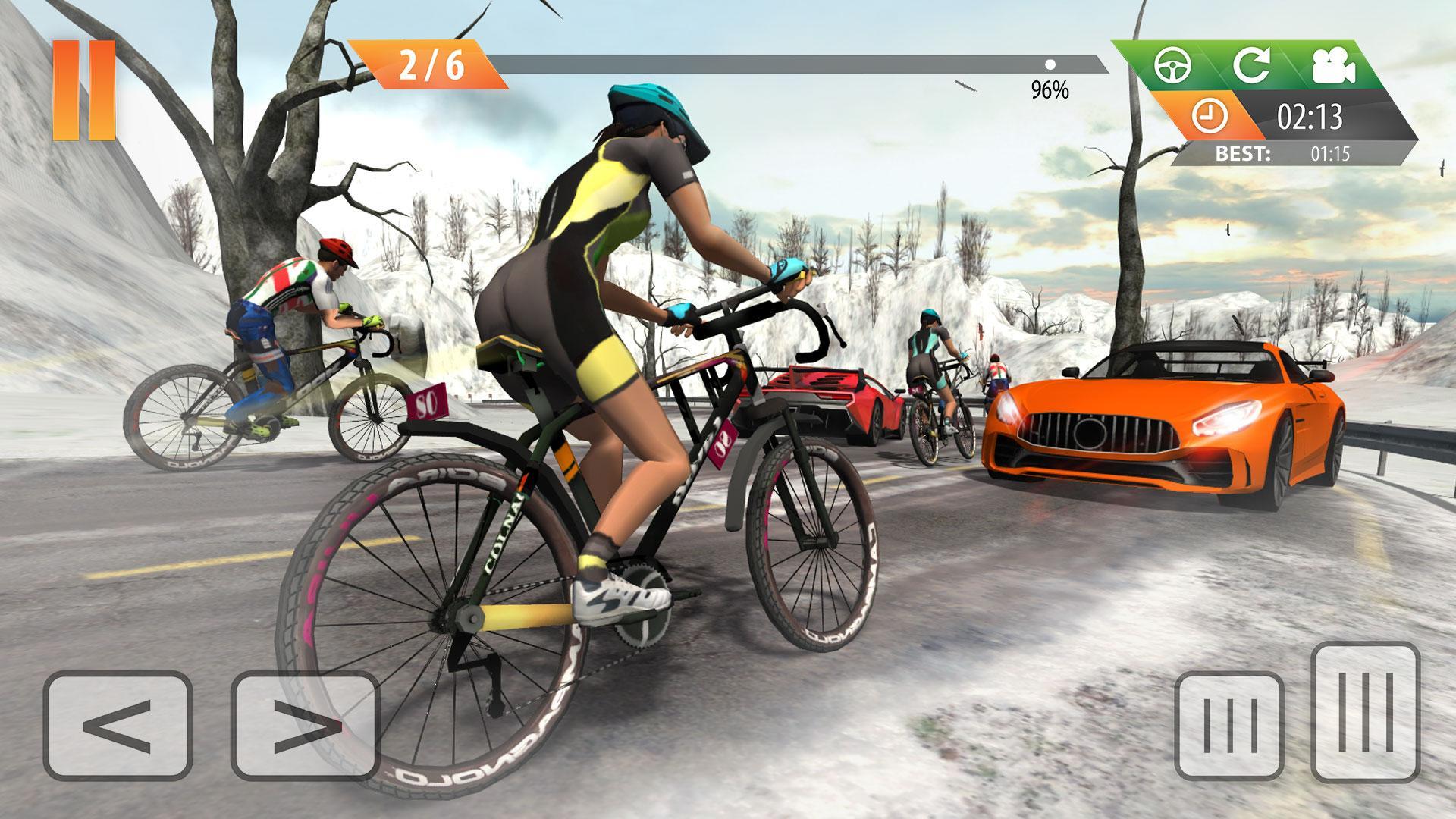Click the white marker at 96% progress
Image resolution: width=1456 pixels, height=819 pixels.
pos(1050,65)
